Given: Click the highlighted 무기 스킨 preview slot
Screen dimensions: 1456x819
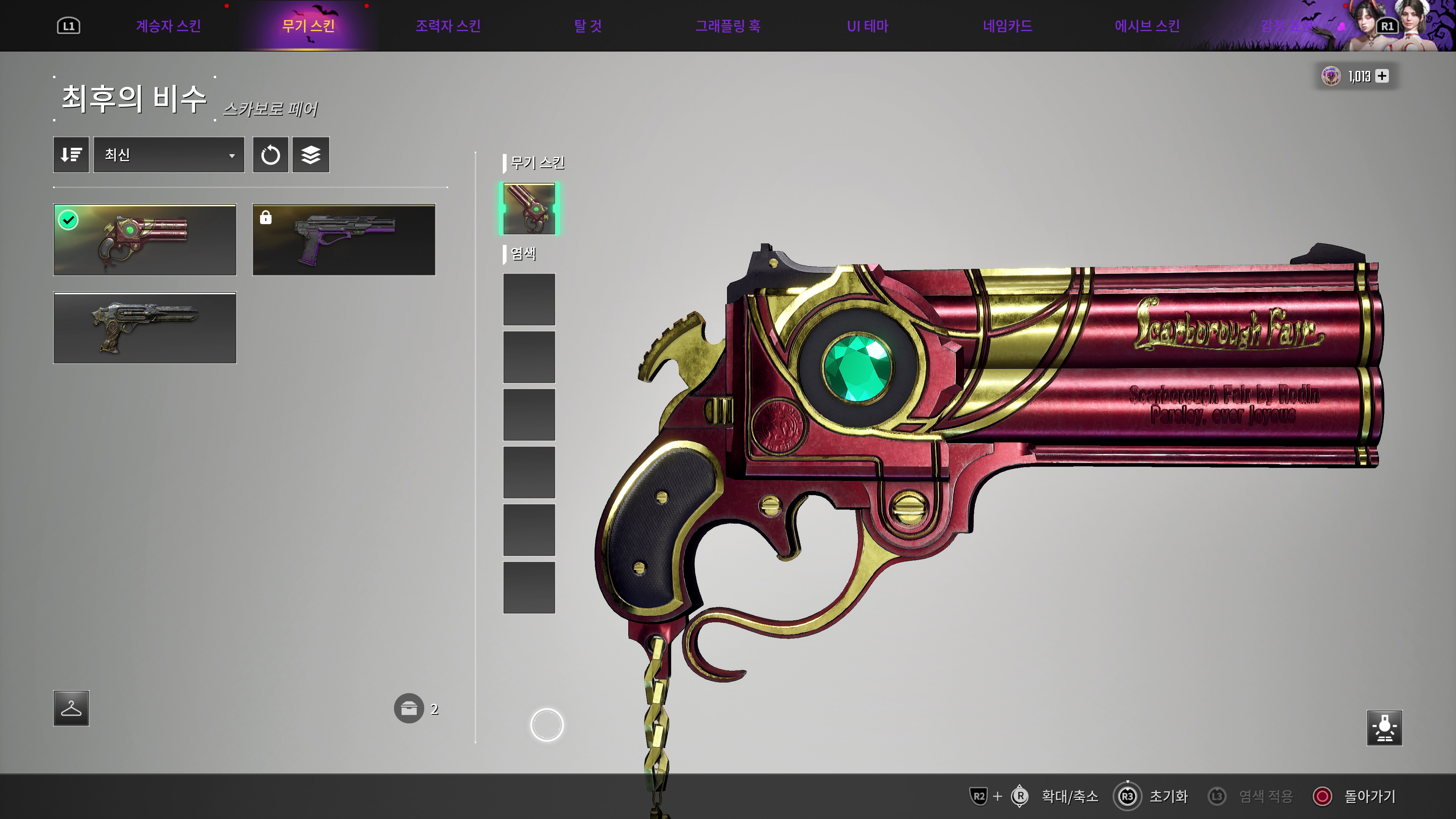Looking at the screenshot, I should point(529,209).
